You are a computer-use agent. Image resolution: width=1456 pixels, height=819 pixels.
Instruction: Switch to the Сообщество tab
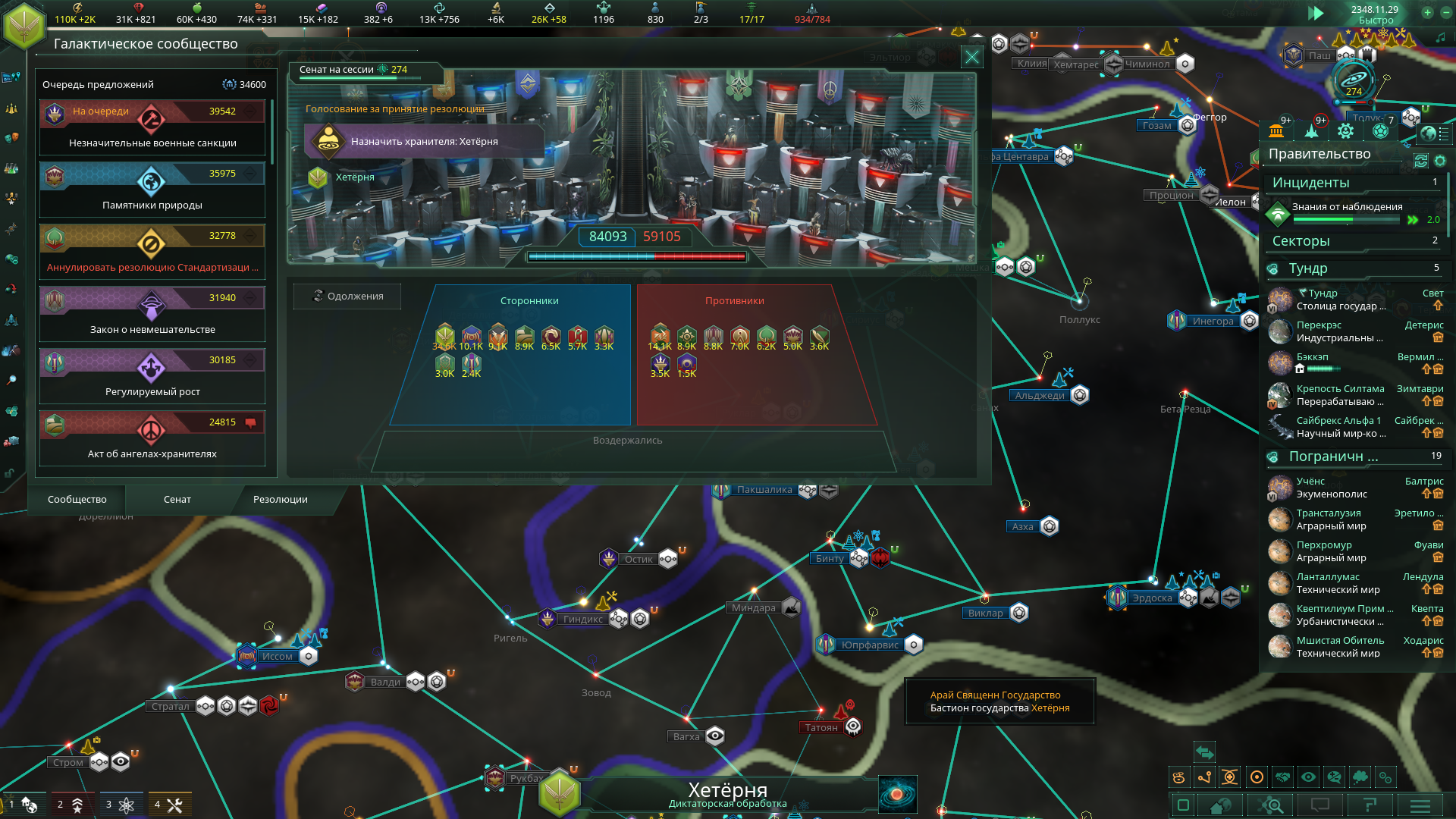(77, 499)
